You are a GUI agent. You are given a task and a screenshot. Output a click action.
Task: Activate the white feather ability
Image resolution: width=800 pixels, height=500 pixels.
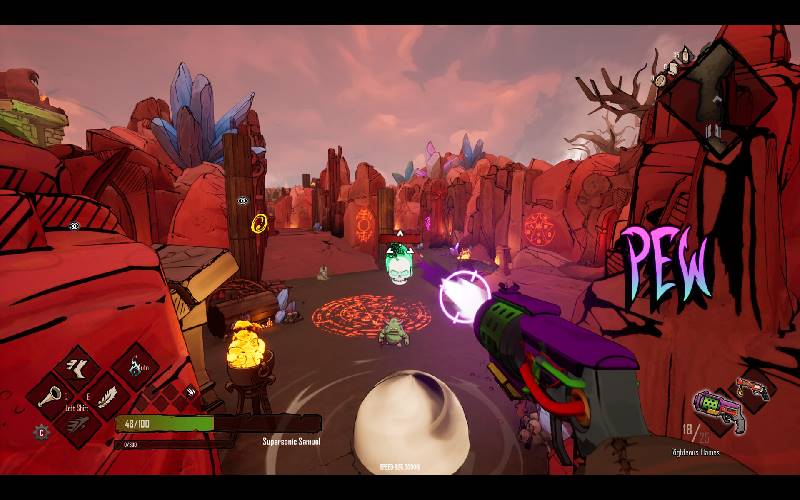[x=106, y=396]
